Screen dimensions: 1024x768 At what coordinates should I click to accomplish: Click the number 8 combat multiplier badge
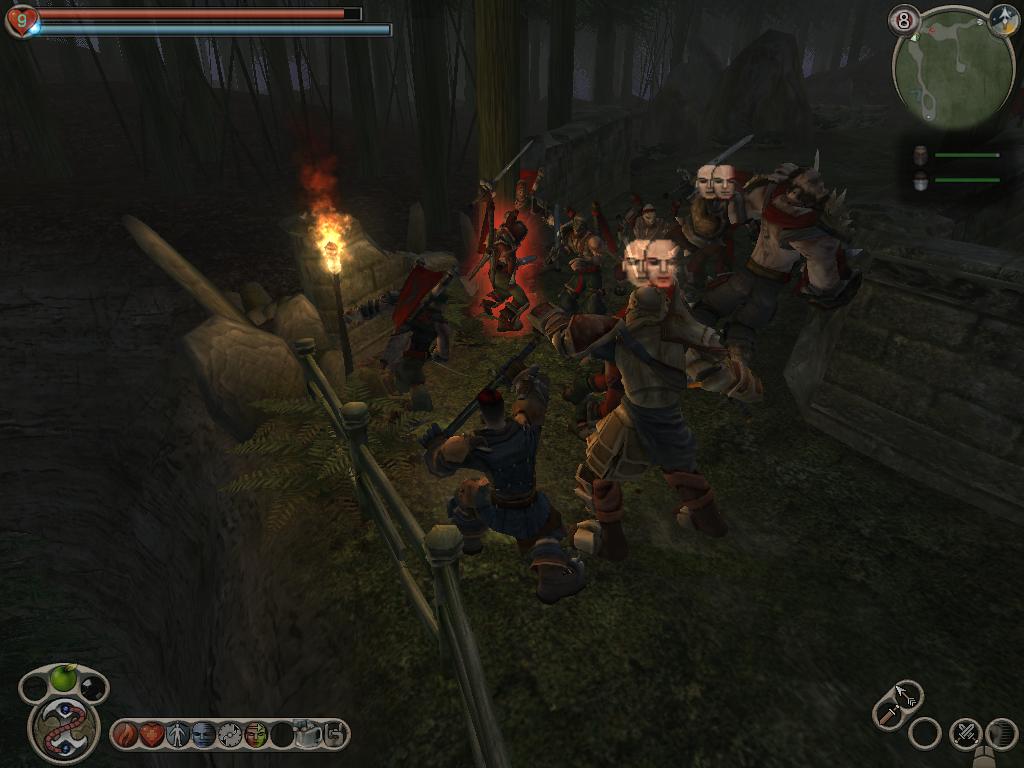pos(905,20)
